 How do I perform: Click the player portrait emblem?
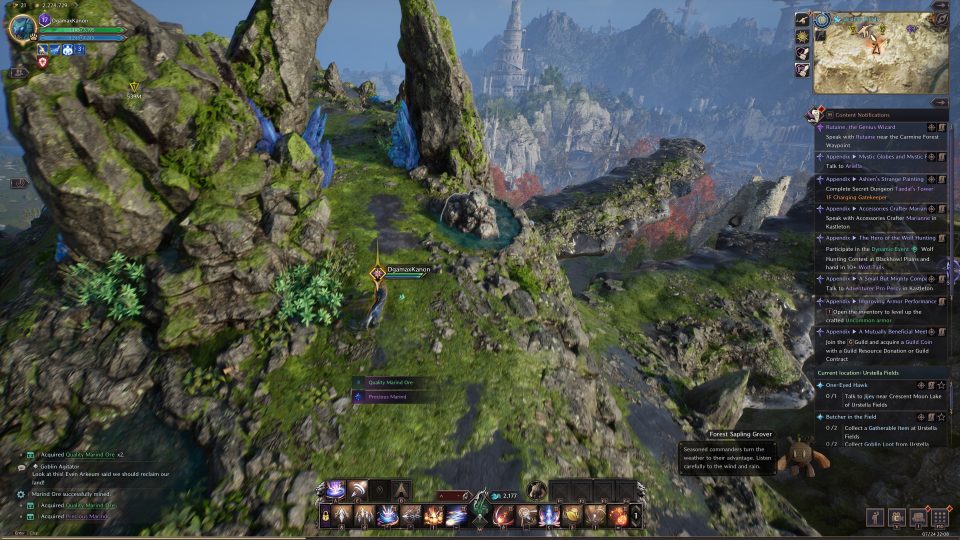(21, 28)
